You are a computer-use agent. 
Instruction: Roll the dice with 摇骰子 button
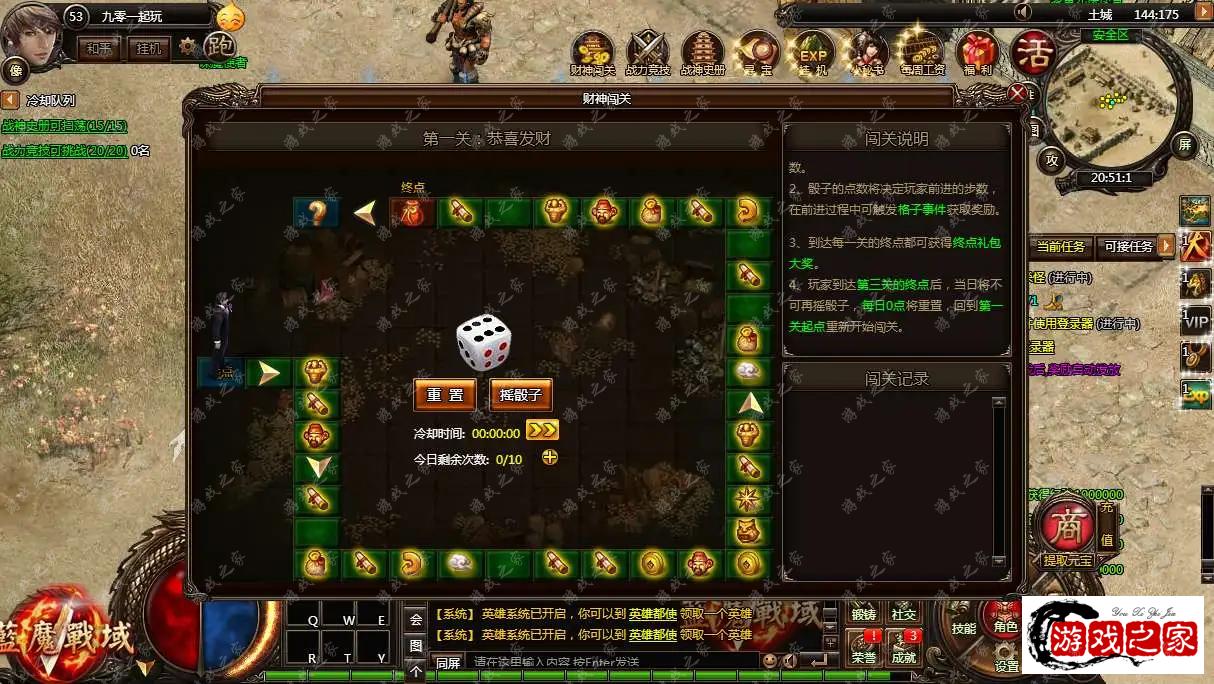point(521,395)
